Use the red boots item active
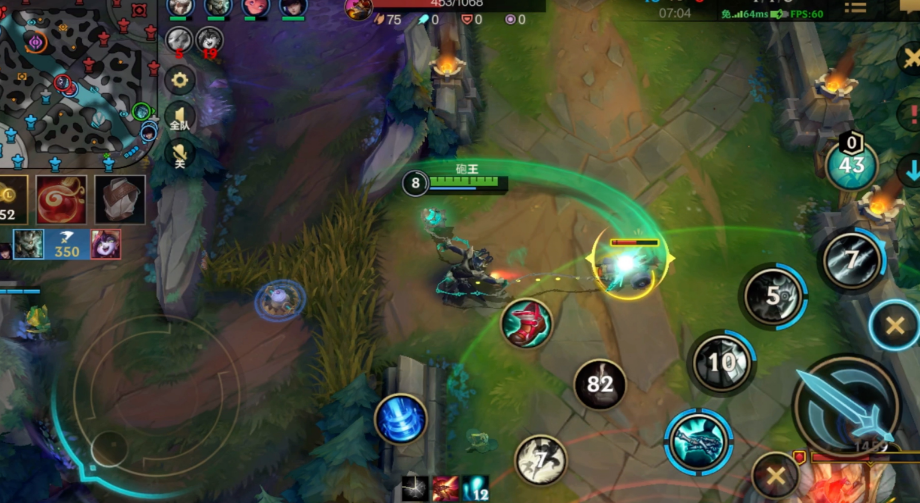 click(527, 324)
